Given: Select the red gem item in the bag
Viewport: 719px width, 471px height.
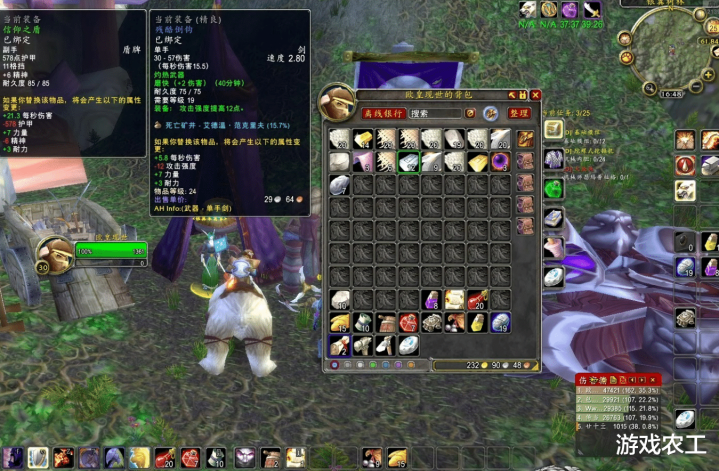Looking at the screenshot, I should (x=408, y=322).
